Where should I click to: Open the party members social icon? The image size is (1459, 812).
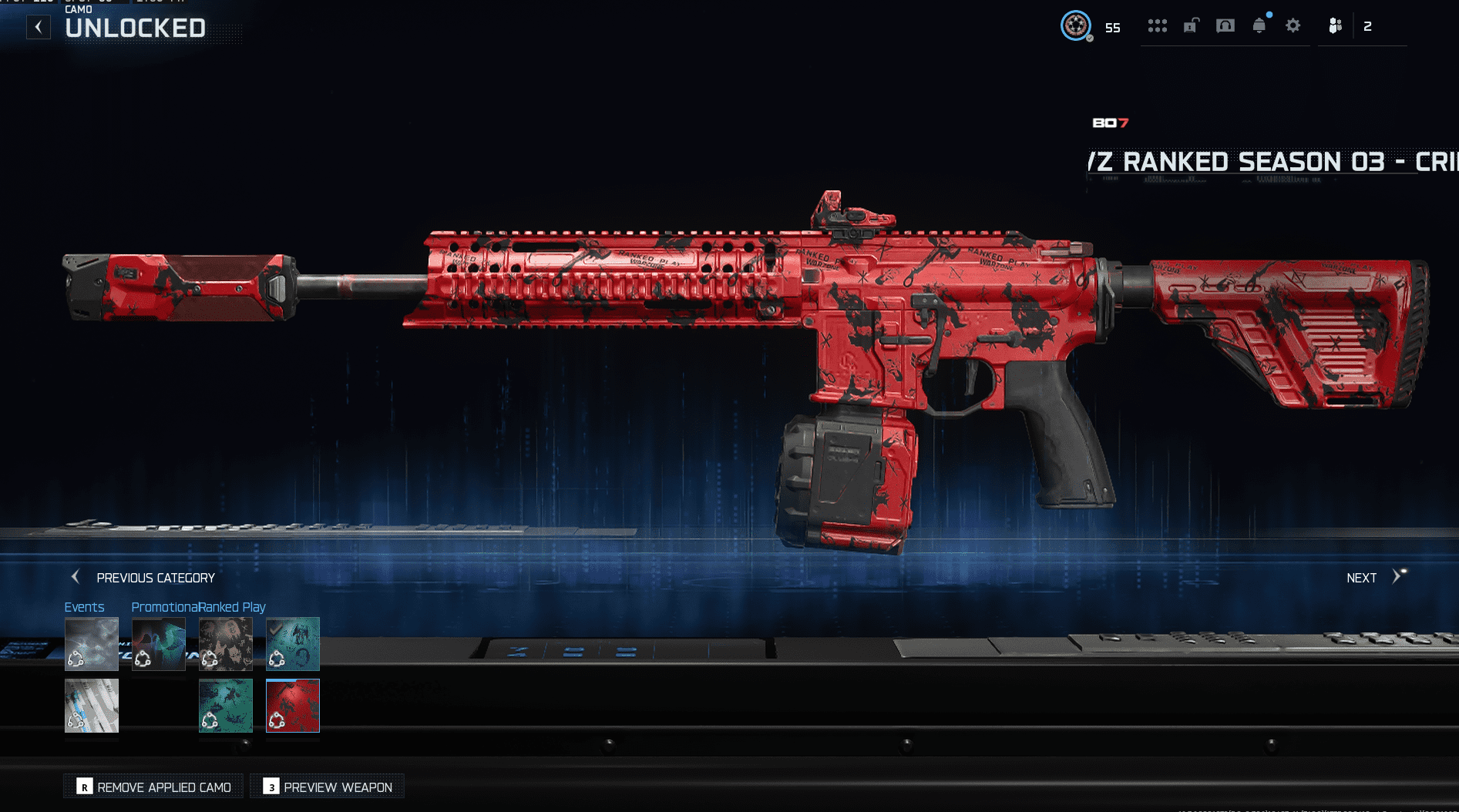click(x=1336, y=26)
